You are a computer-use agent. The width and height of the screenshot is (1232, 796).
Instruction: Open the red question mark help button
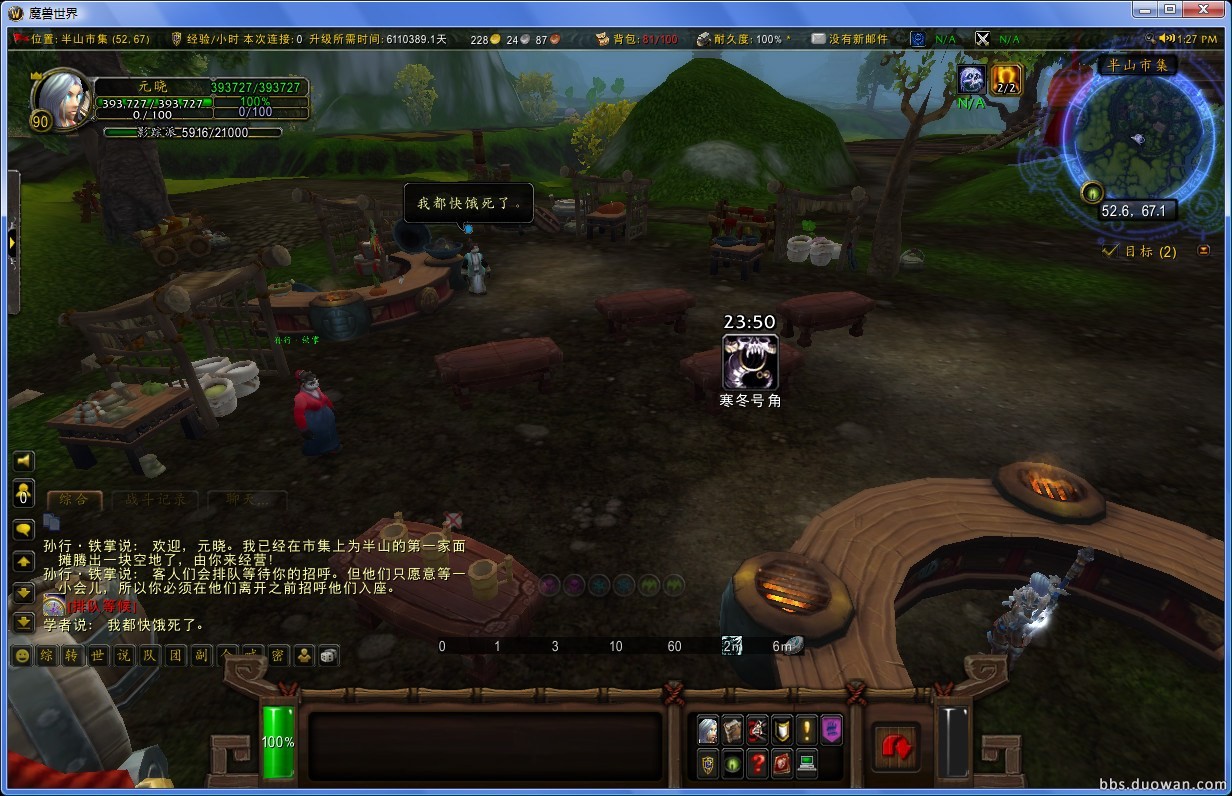tap(758, 763)
